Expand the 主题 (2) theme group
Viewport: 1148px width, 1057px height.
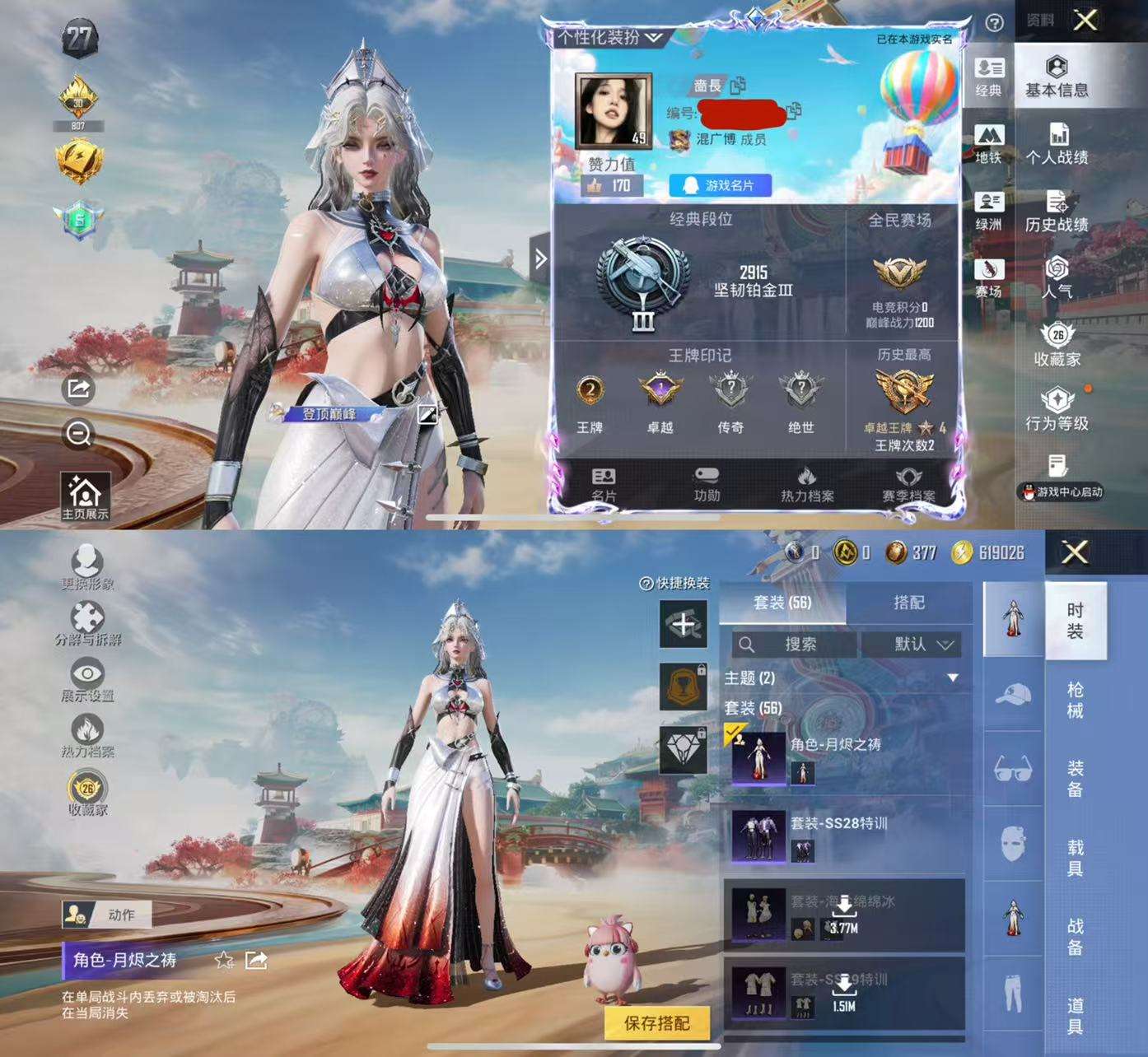954,678
